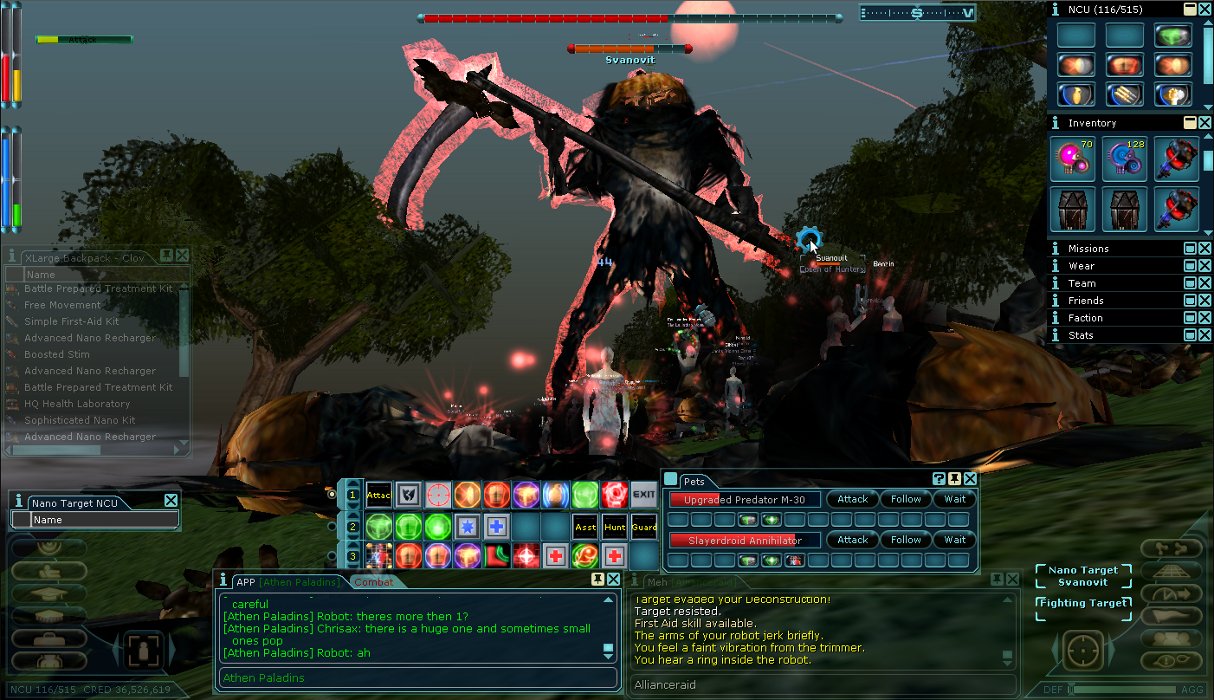Expand the Friends panel
Screen dimensions: 1214x700
click(x=1190, y=301)
